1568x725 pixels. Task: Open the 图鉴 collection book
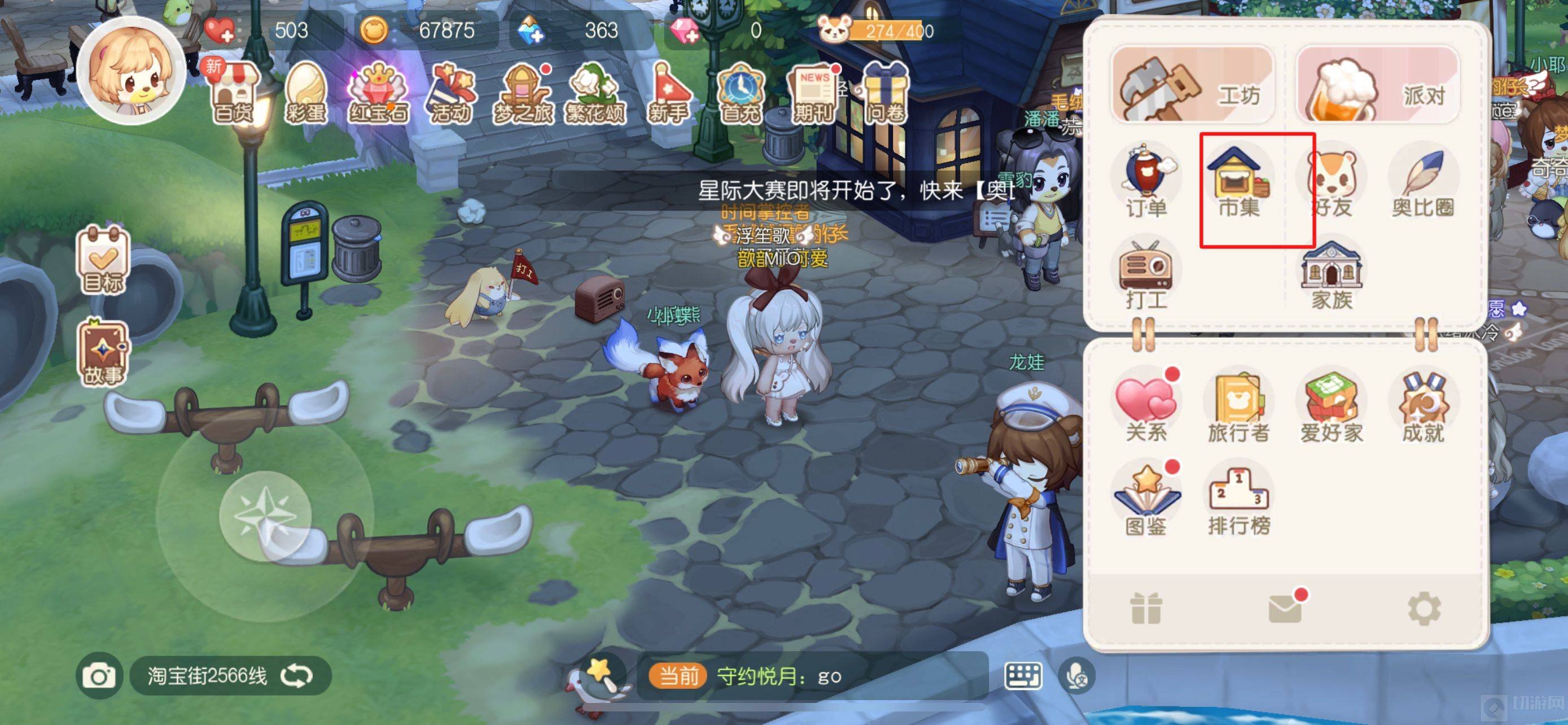pyautogui.click(x=1146, y=499)
